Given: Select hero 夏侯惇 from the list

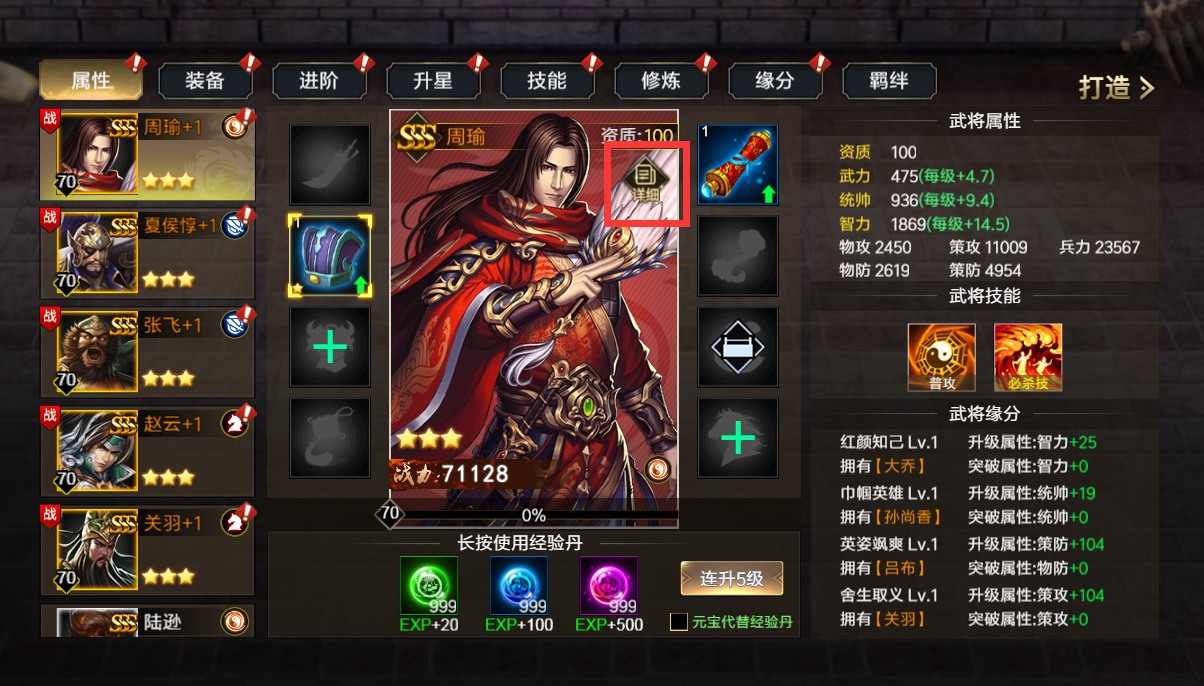Looking at the screenshot, I should 147,253.
